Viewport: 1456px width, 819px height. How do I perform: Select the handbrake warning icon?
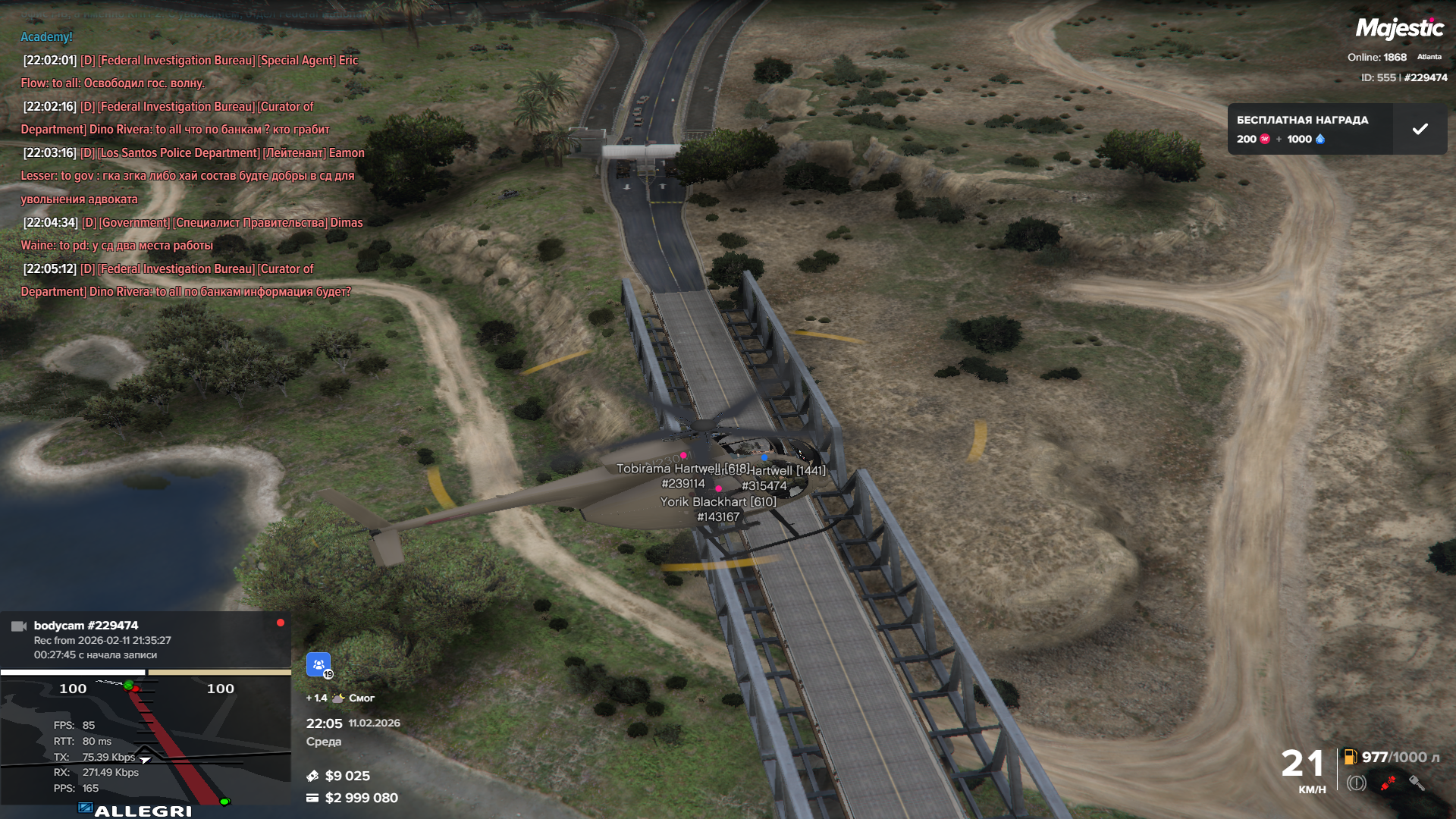[x=1357, y=783]
